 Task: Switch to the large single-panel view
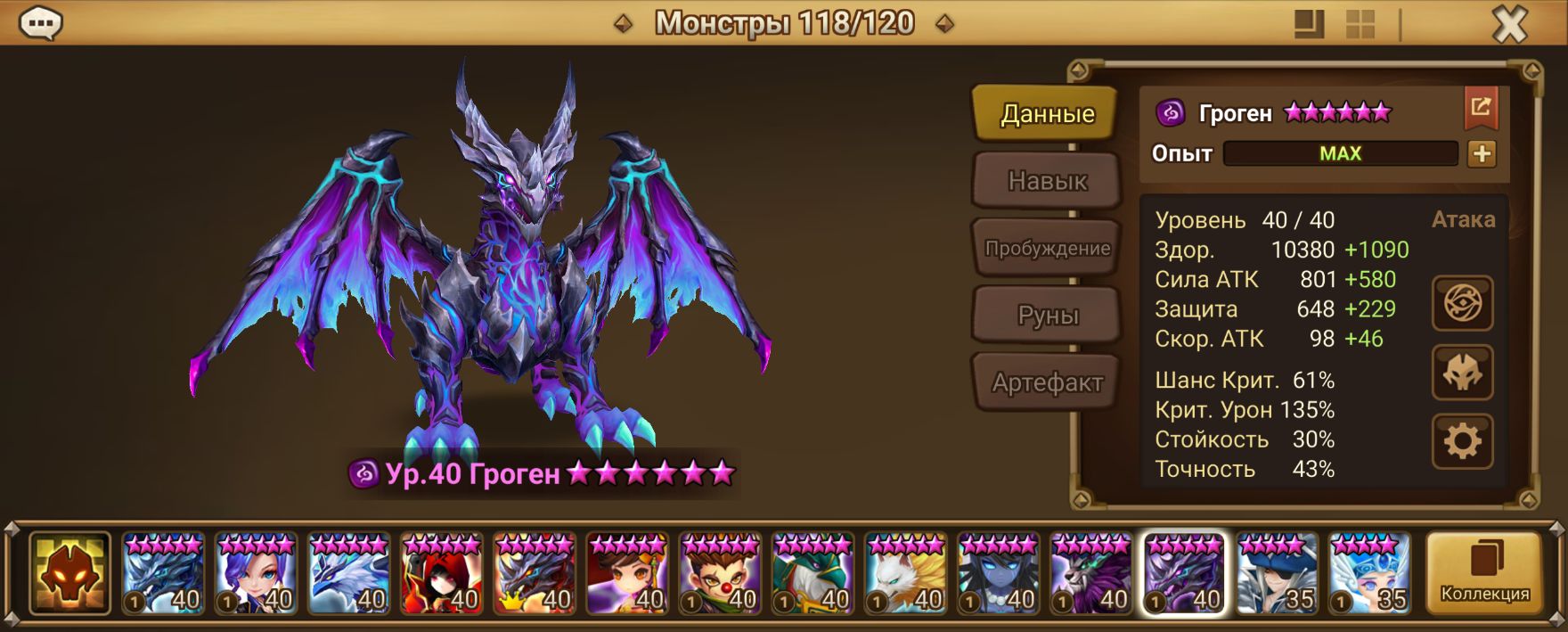pos(1309,24)
